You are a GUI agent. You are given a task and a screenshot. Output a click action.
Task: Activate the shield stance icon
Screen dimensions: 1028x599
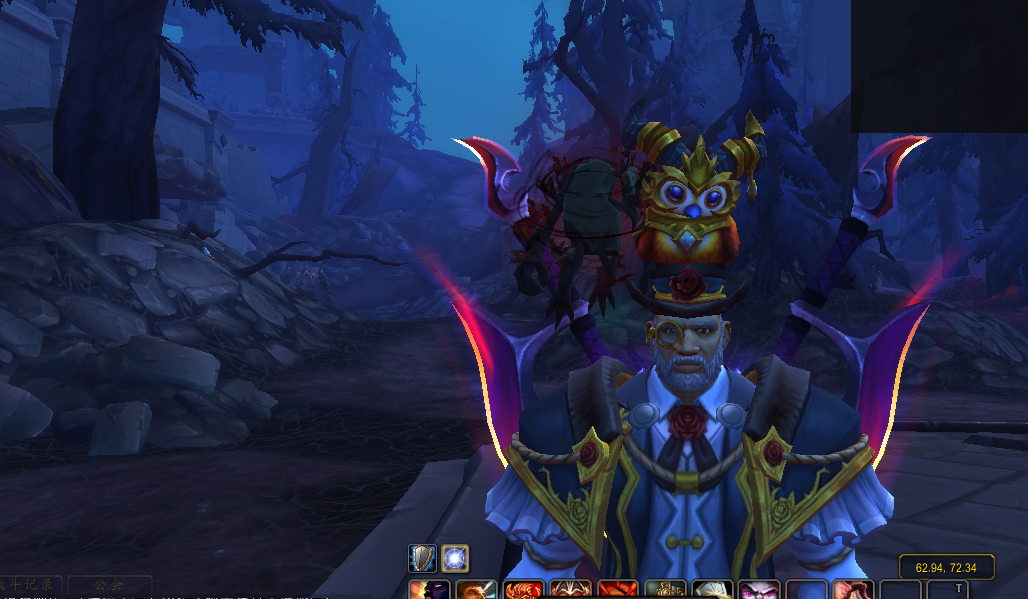click(x=422, y=558)
